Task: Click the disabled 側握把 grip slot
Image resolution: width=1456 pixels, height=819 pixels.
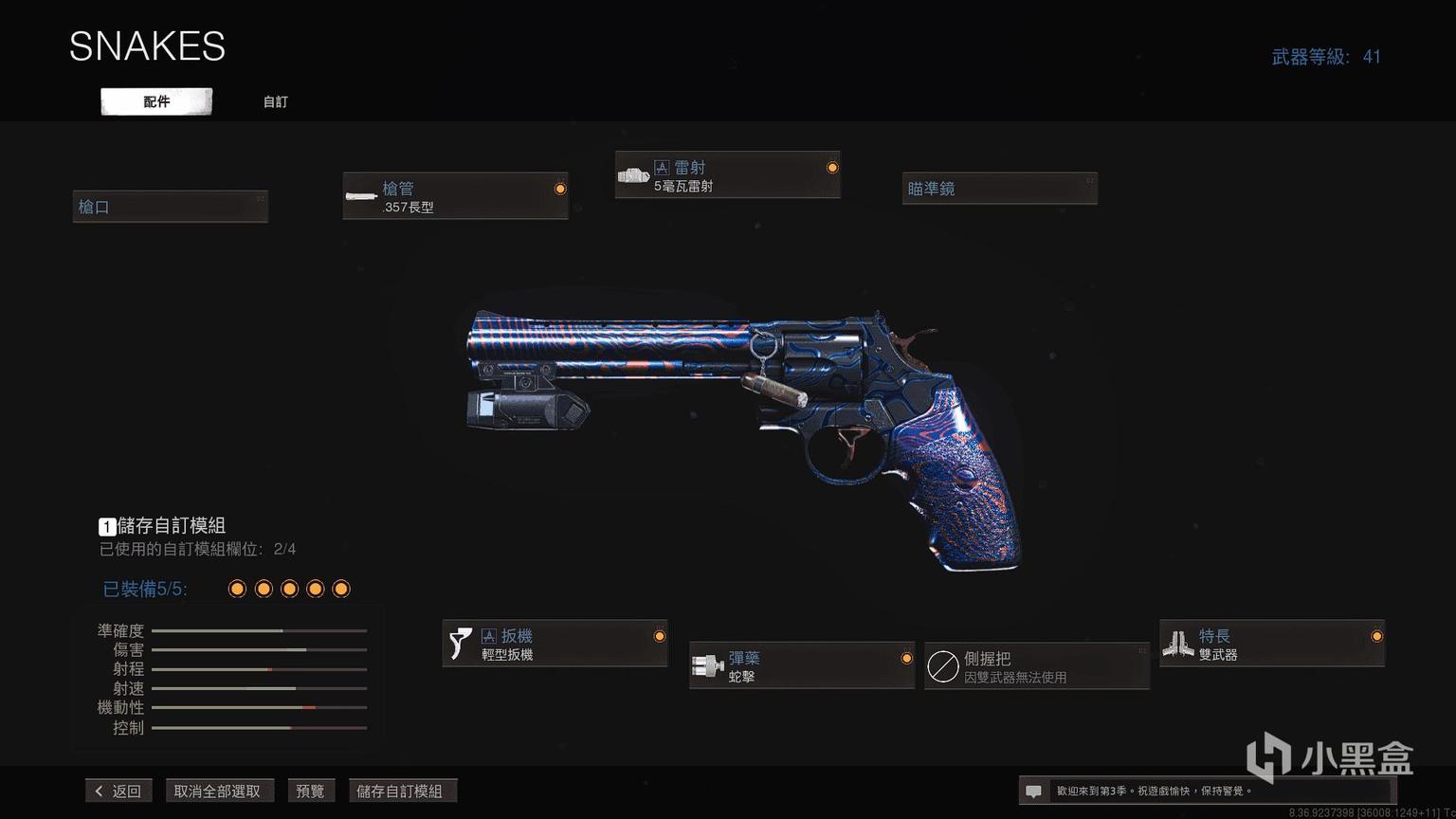Action: 1036,666
